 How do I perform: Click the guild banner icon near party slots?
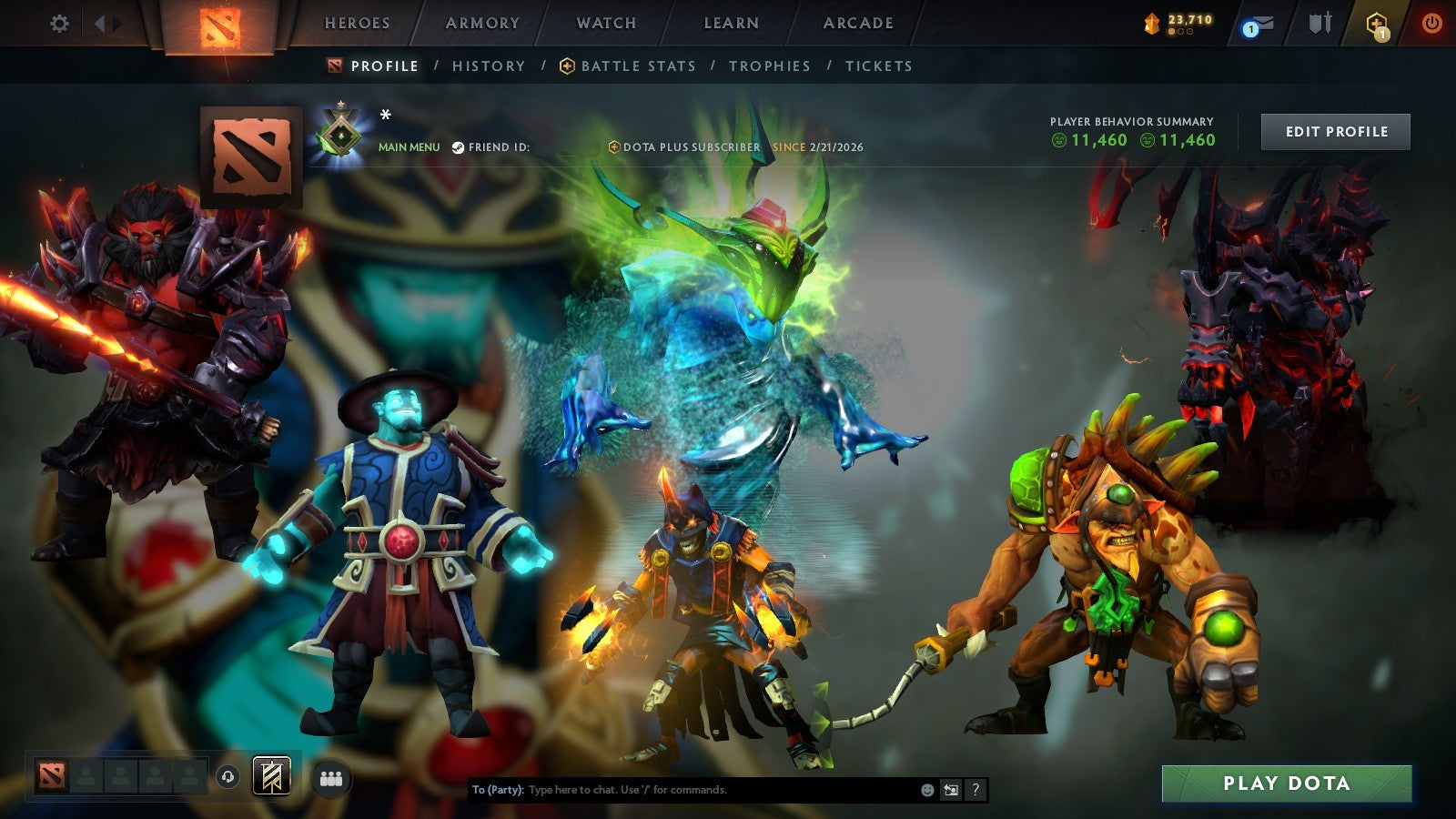(271, 775)
